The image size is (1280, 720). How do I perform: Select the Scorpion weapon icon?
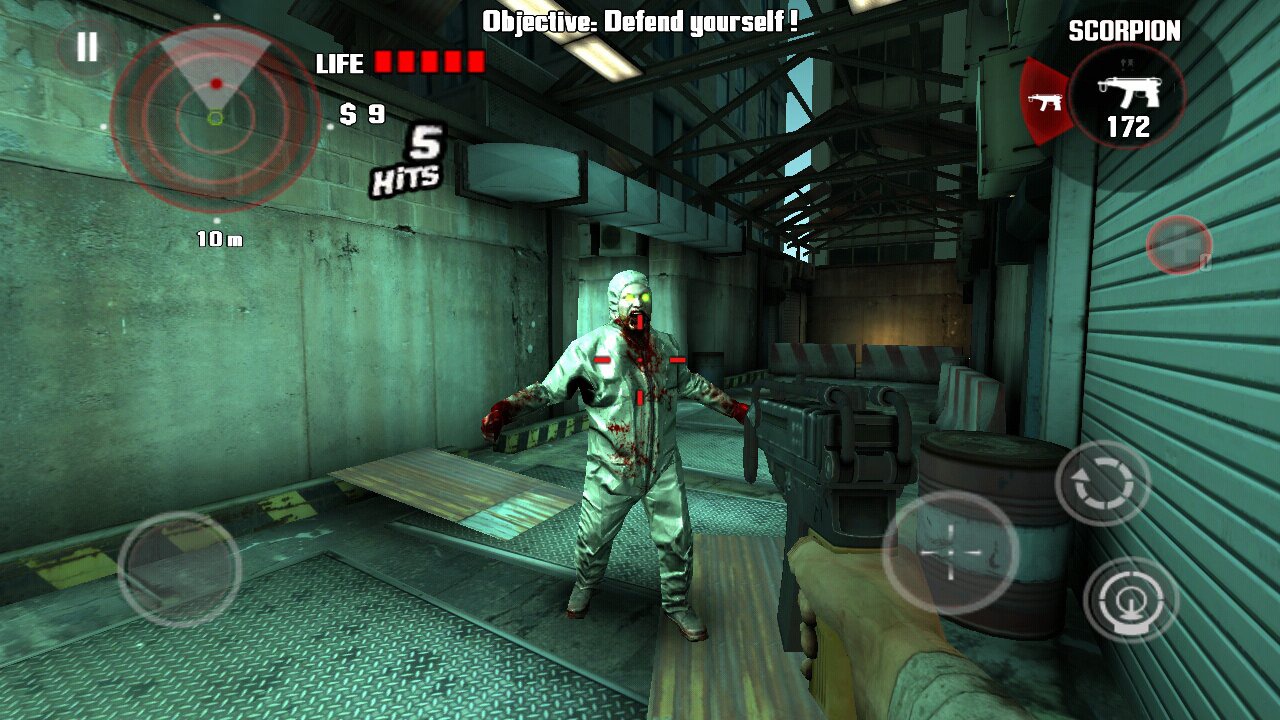1127,97
